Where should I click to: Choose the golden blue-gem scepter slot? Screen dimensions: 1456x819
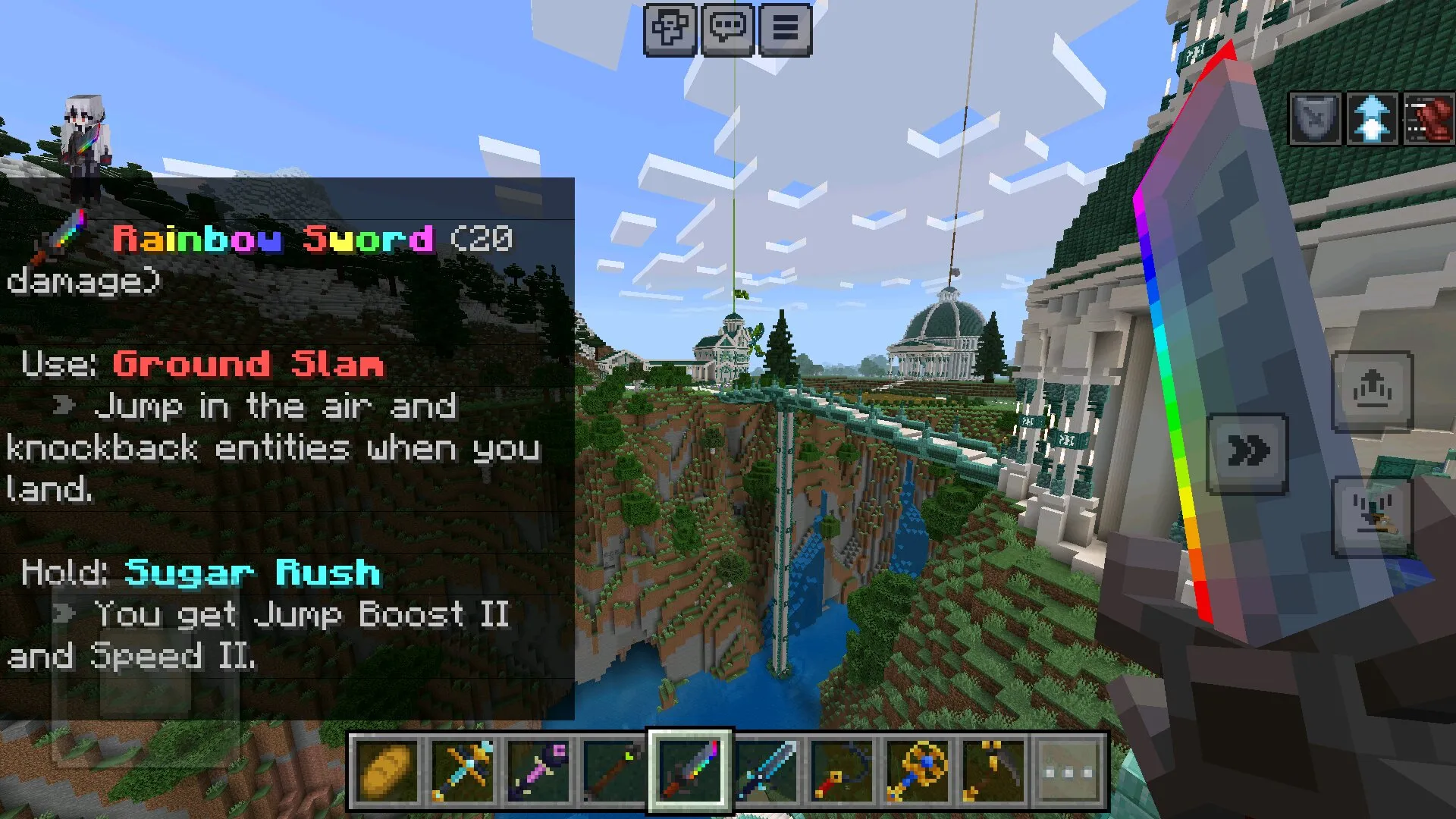[x=918, y=771]
